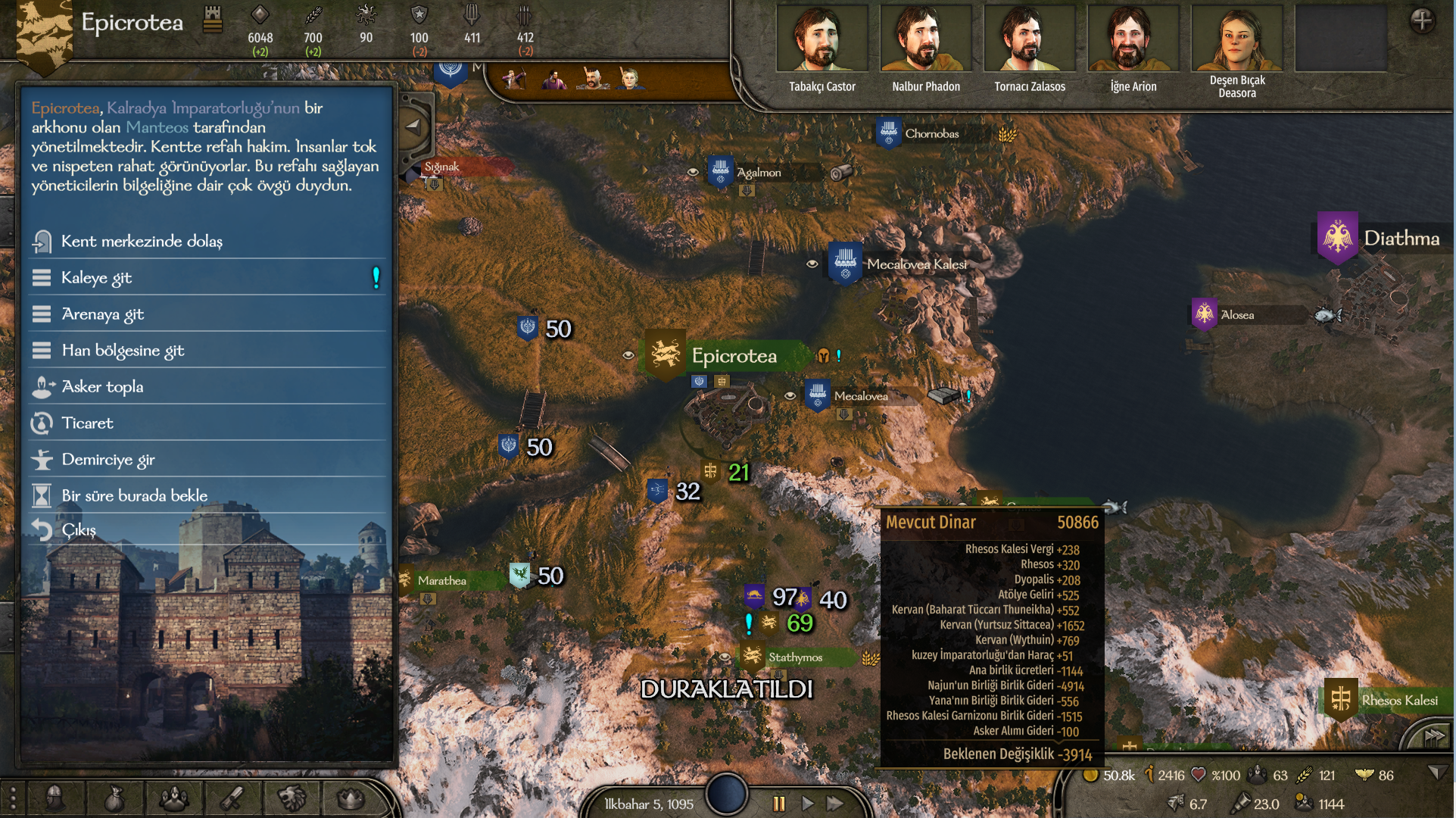Click the plus button beside the portraits

click(x=1421, y=20)
